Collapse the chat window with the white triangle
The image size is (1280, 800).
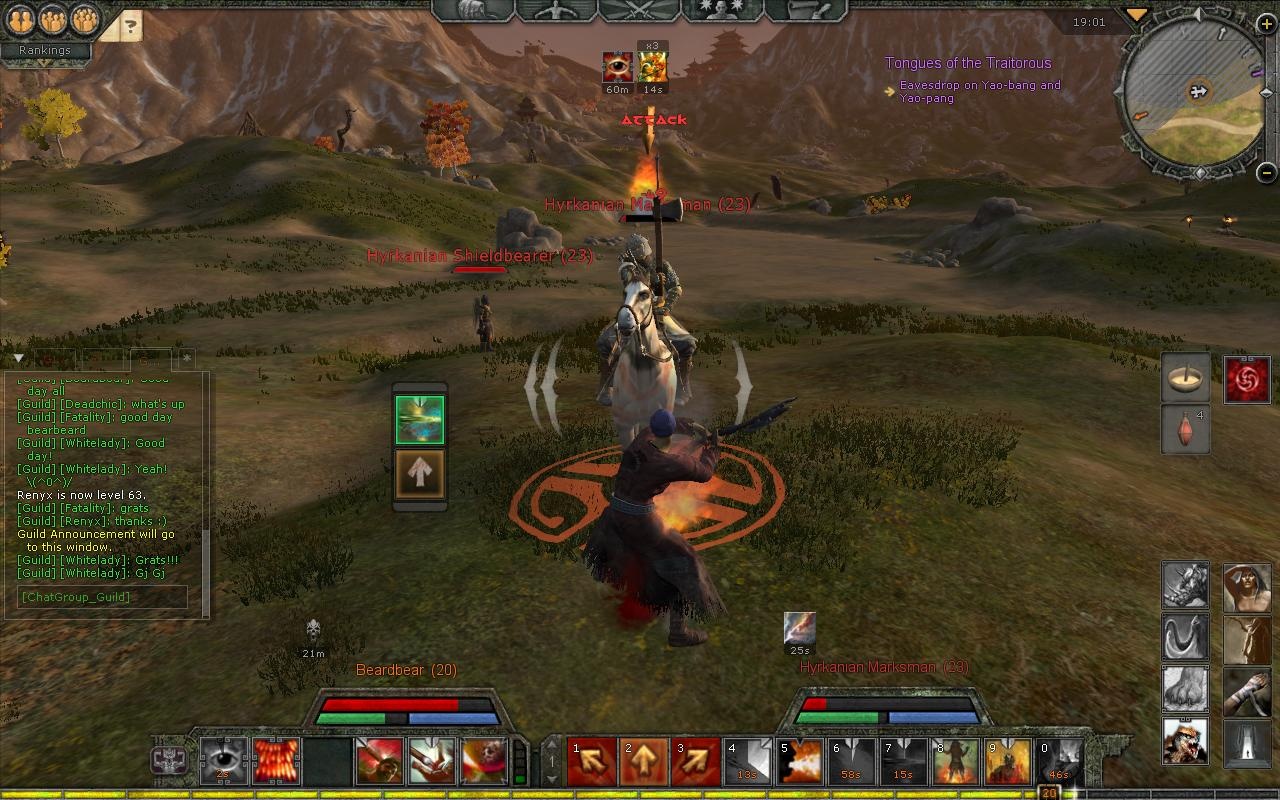pyautogui.click(x=18, y=358)
